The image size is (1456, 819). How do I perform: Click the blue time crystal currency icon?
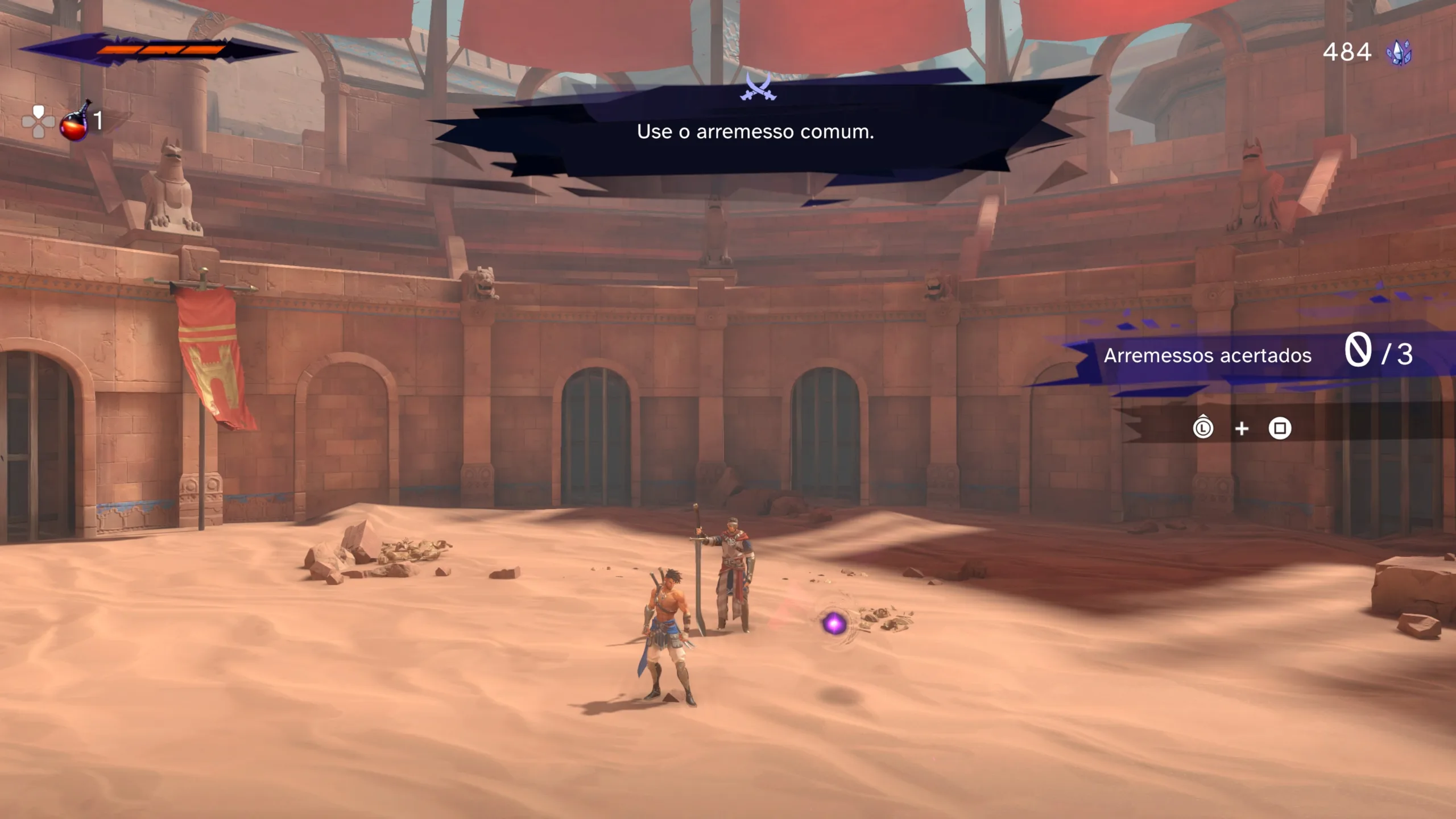1399,53
